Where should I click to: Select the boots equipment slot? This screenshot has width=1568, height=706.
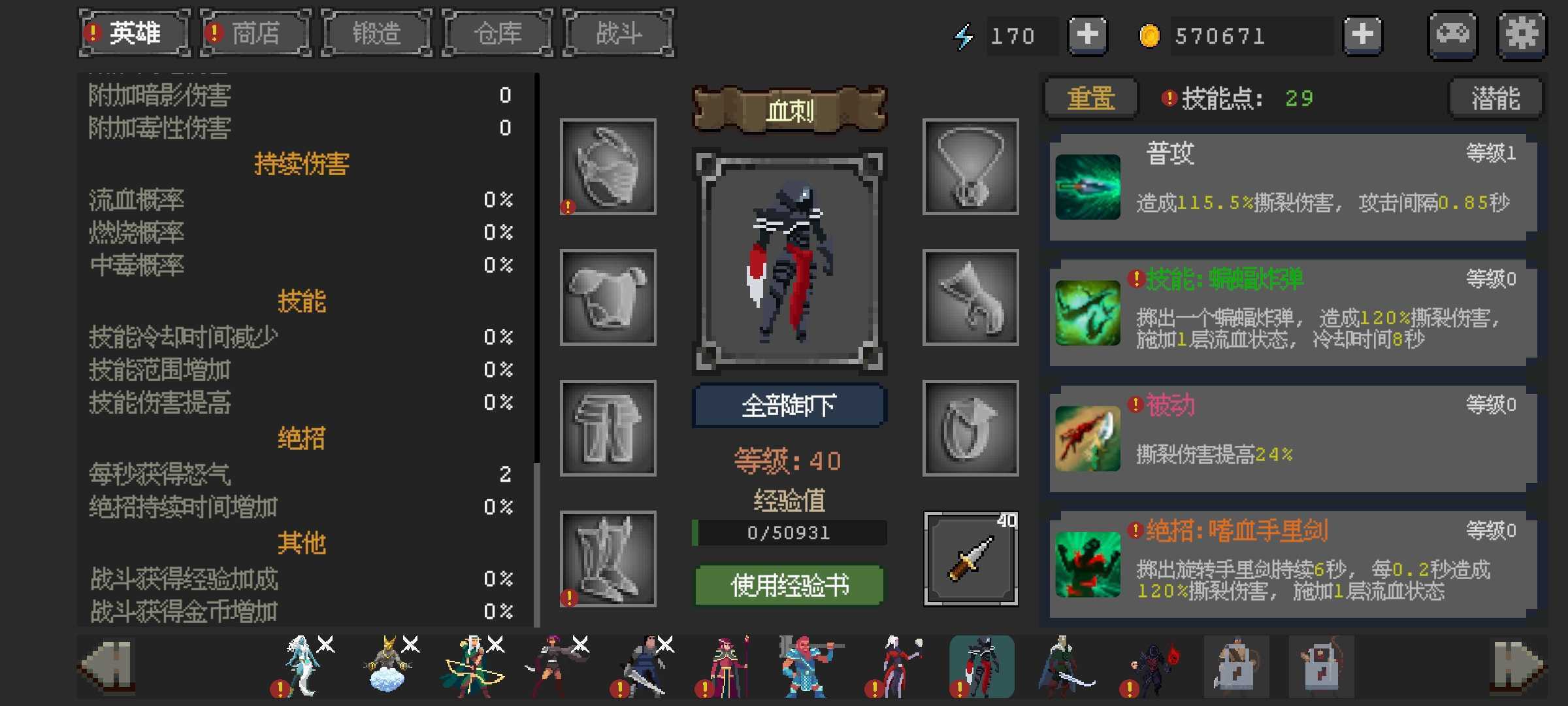coord(608,559)
